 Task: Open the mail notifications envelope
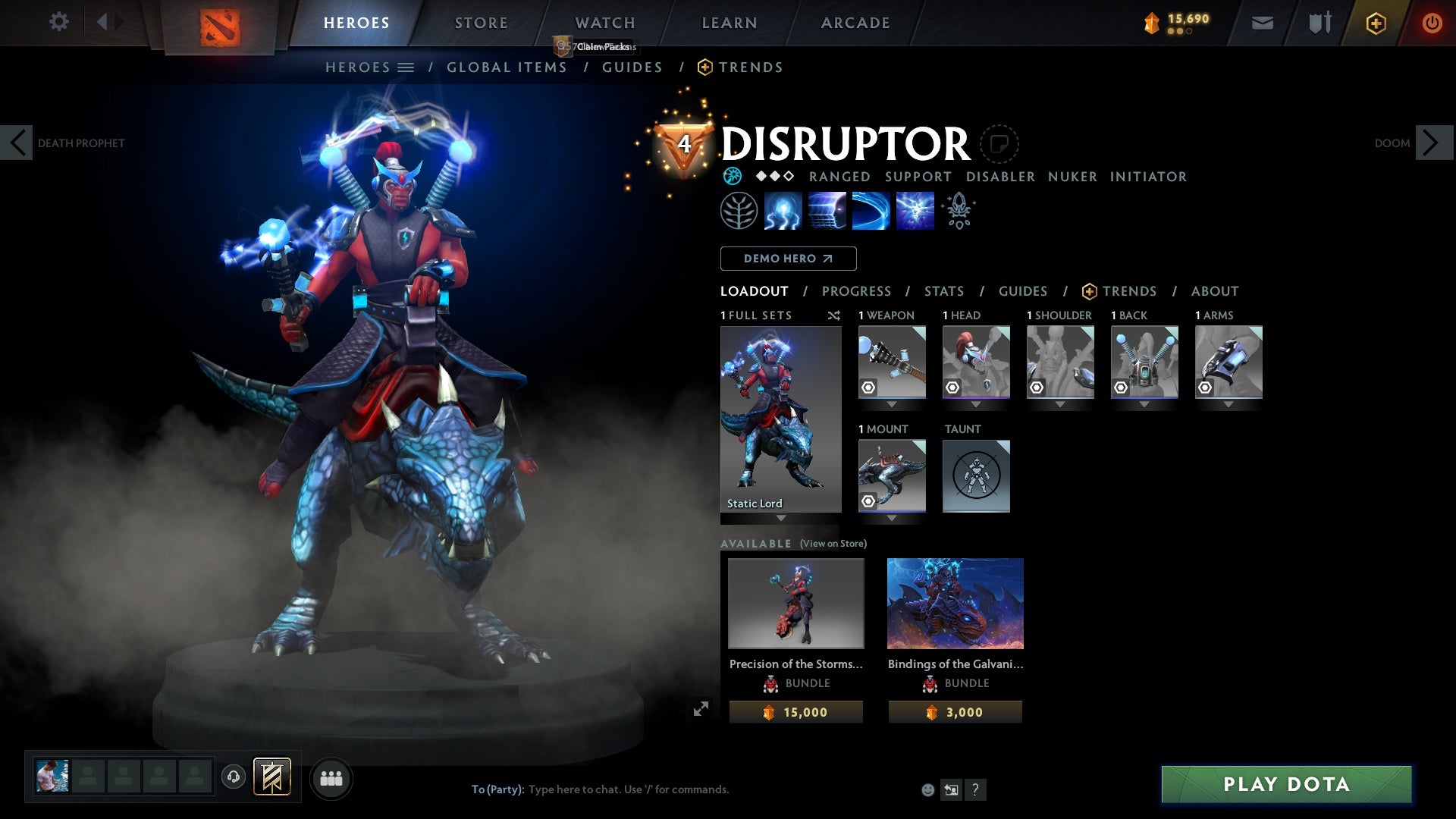(1262, 23)
